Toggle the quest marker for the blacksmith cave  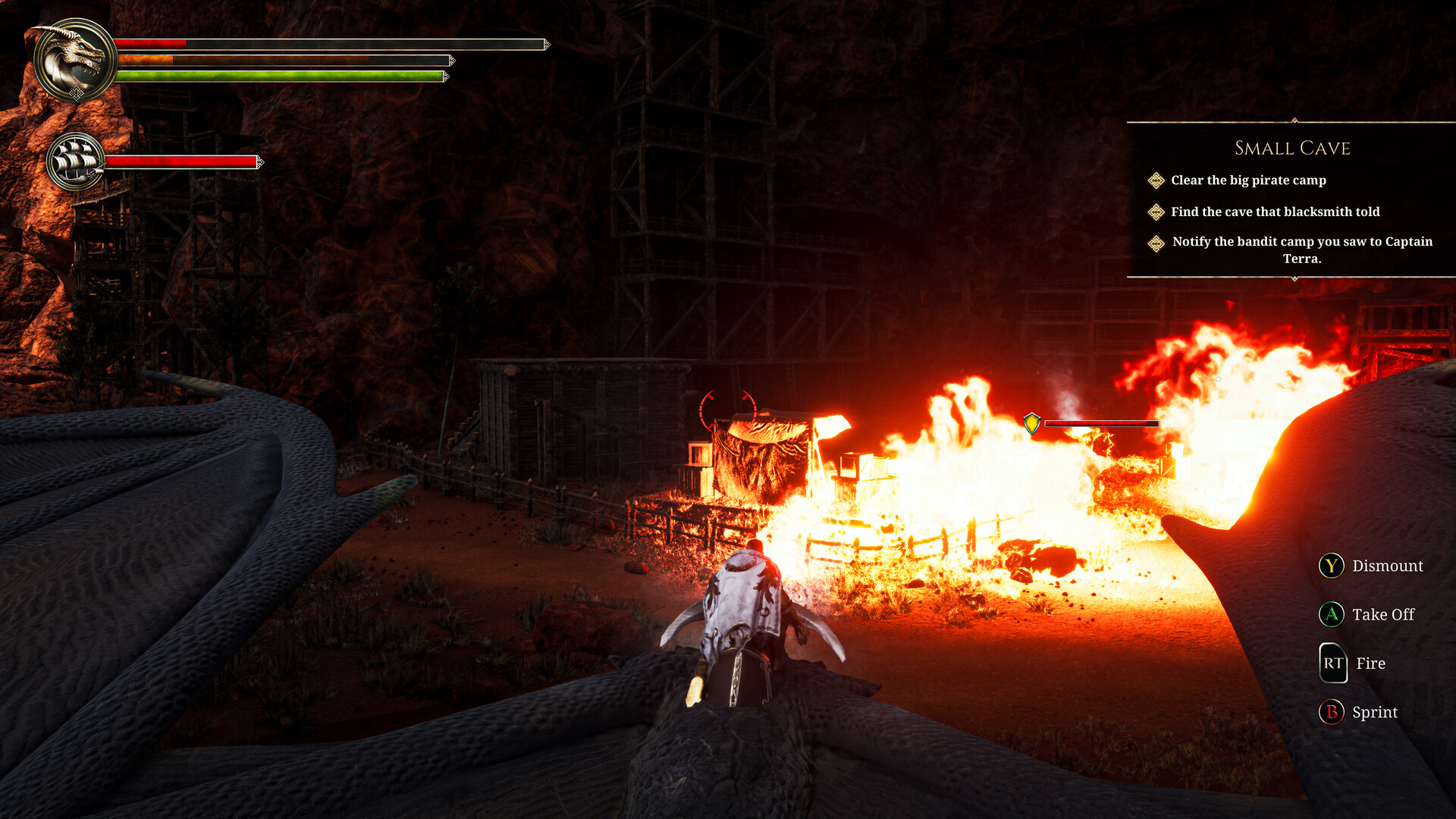pos(1156,212)
